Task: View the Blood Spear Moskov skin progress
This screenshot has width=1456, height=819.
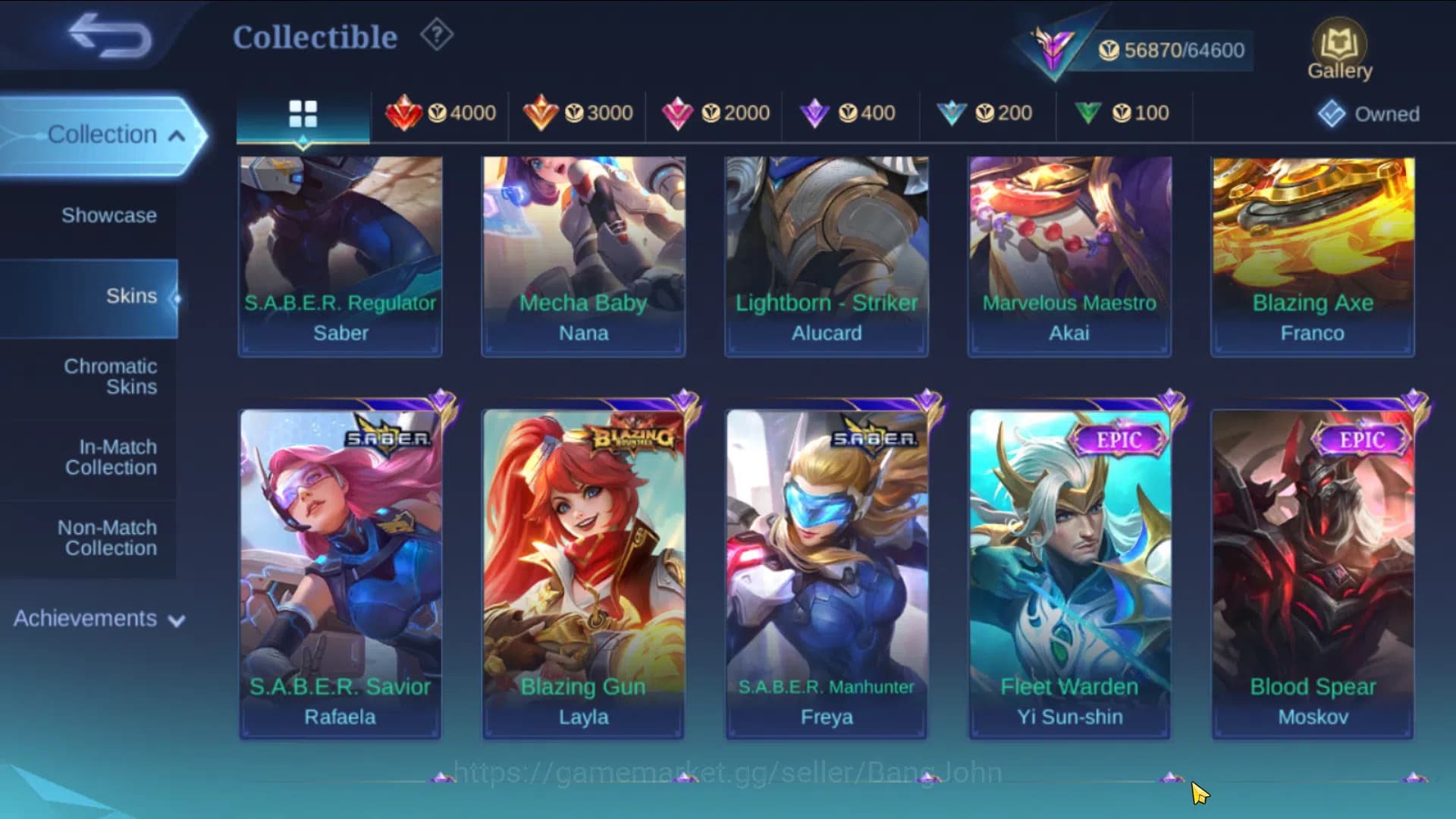Action: pyautogui.click(x=1312, y=569)
